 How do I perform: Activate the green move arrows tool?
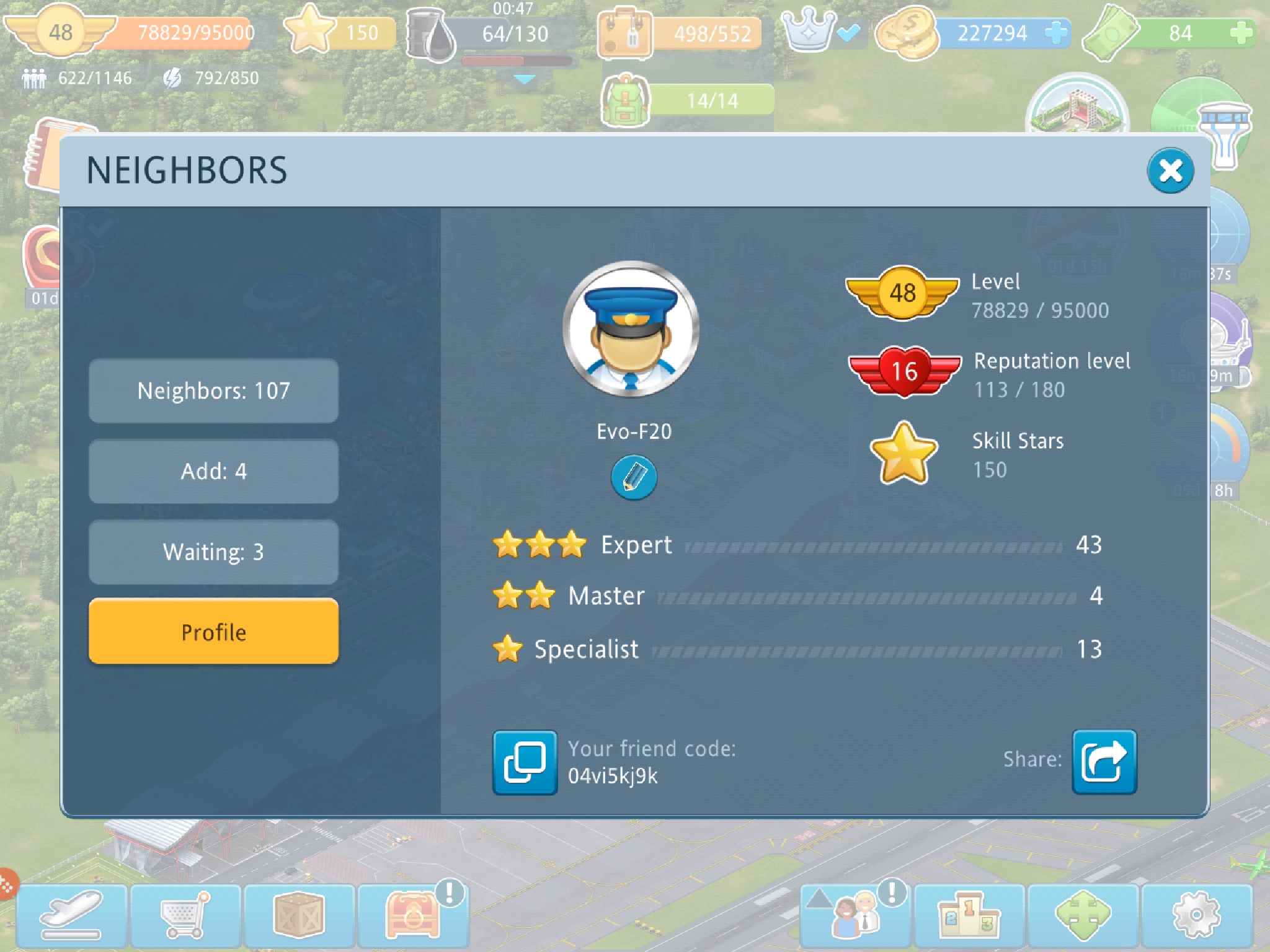1083,915
